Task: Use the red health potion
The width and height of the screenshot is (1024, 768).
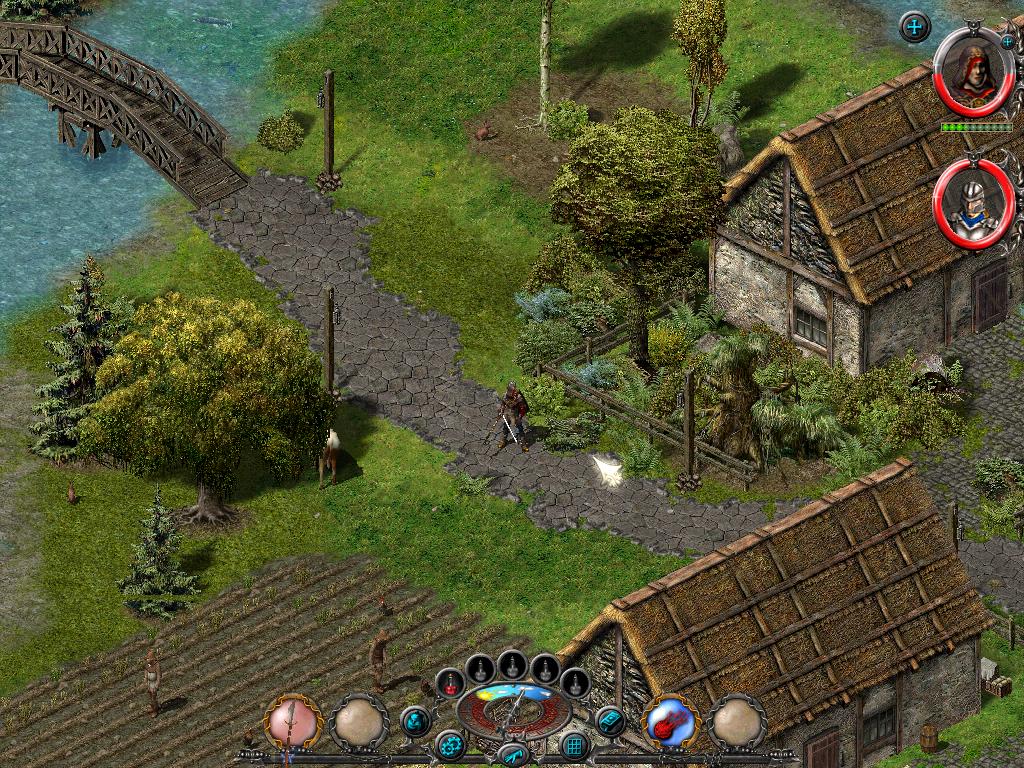Action: 452,682
